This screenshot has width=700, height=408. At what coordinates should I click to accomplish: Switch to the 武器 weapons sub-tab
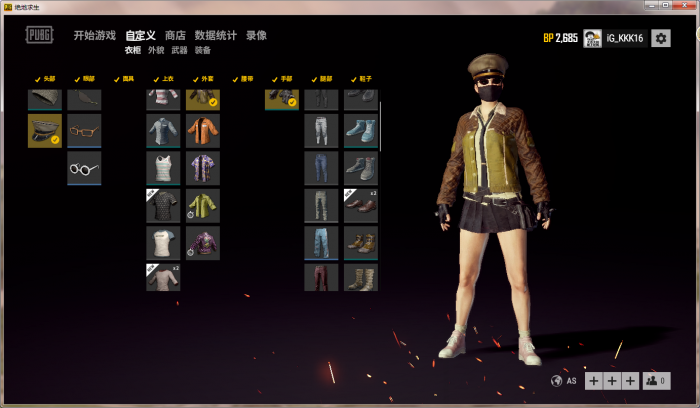[x=180, y=49]
